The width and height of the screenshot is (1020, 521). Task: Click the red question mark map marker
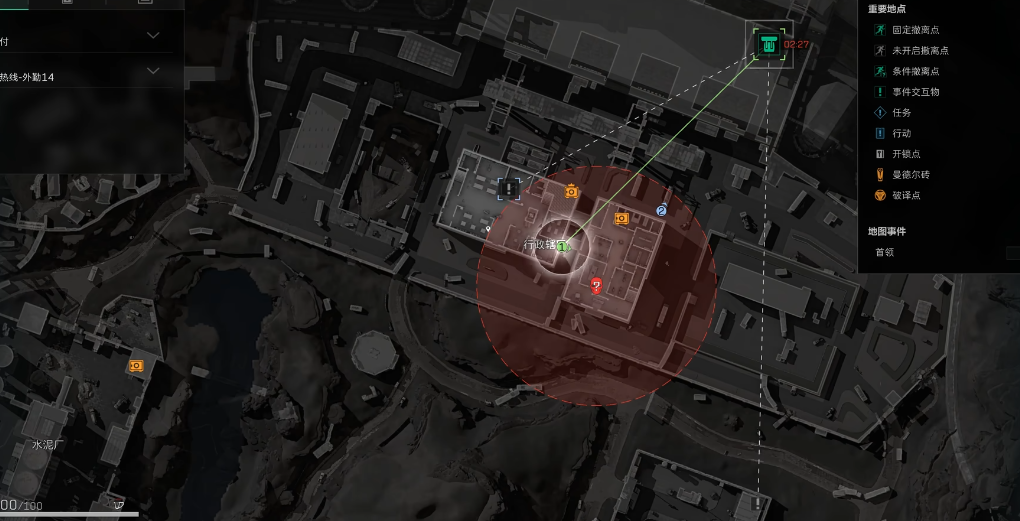click(597, 287)
